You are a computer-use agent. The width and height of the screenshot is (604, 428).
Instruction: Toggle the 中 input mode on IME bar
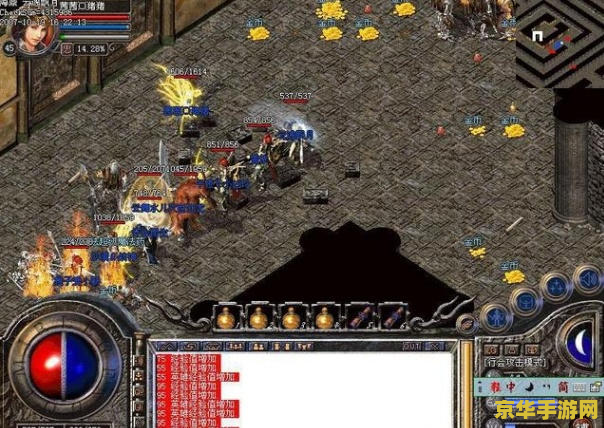tap(510, 385)
